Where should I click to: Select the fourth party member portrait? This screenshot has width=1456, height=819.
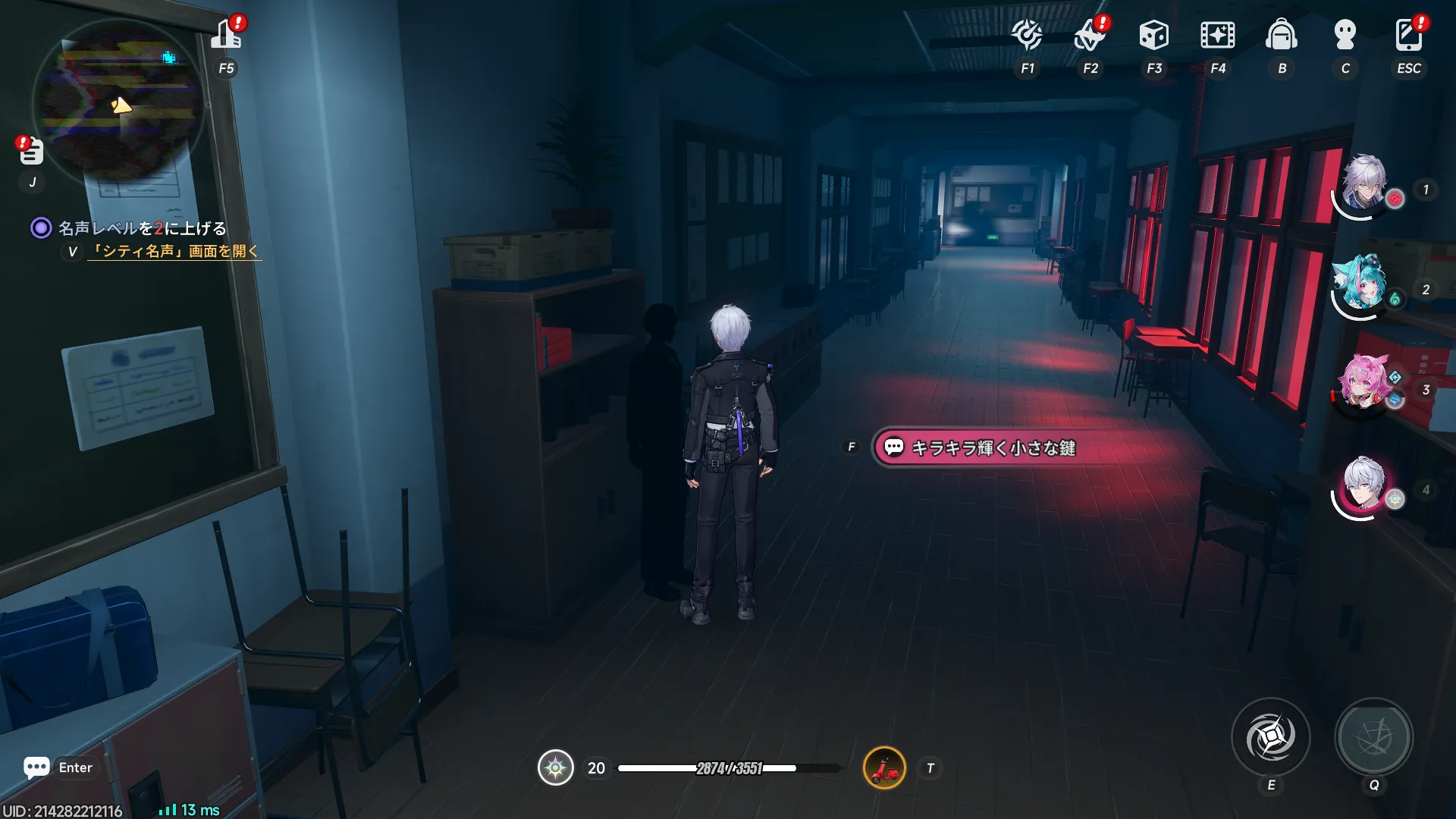click(1363, 485)
